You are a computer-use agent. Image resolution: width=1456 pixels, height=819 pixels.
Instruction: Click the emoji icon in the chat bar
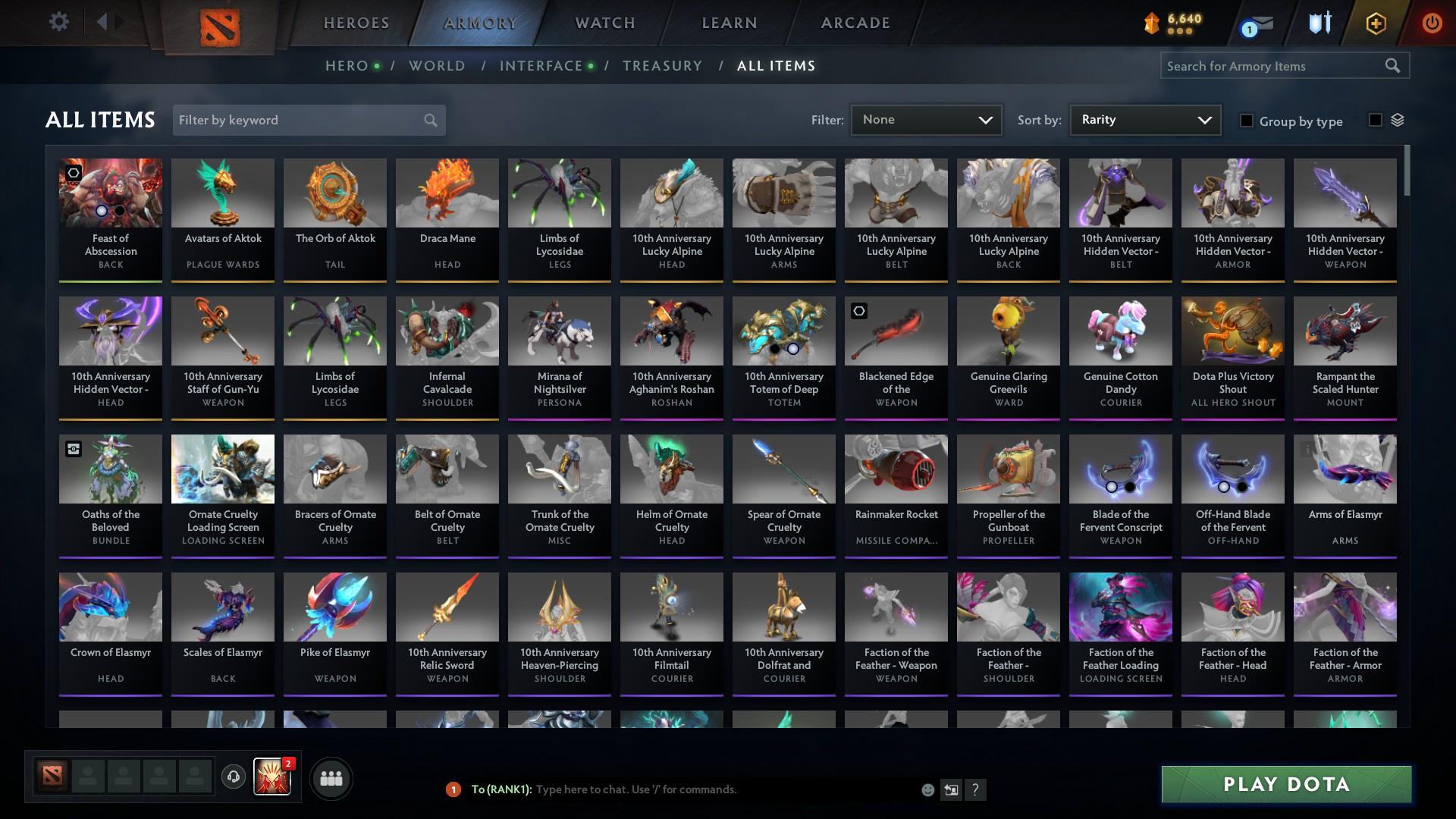[927, 789]
